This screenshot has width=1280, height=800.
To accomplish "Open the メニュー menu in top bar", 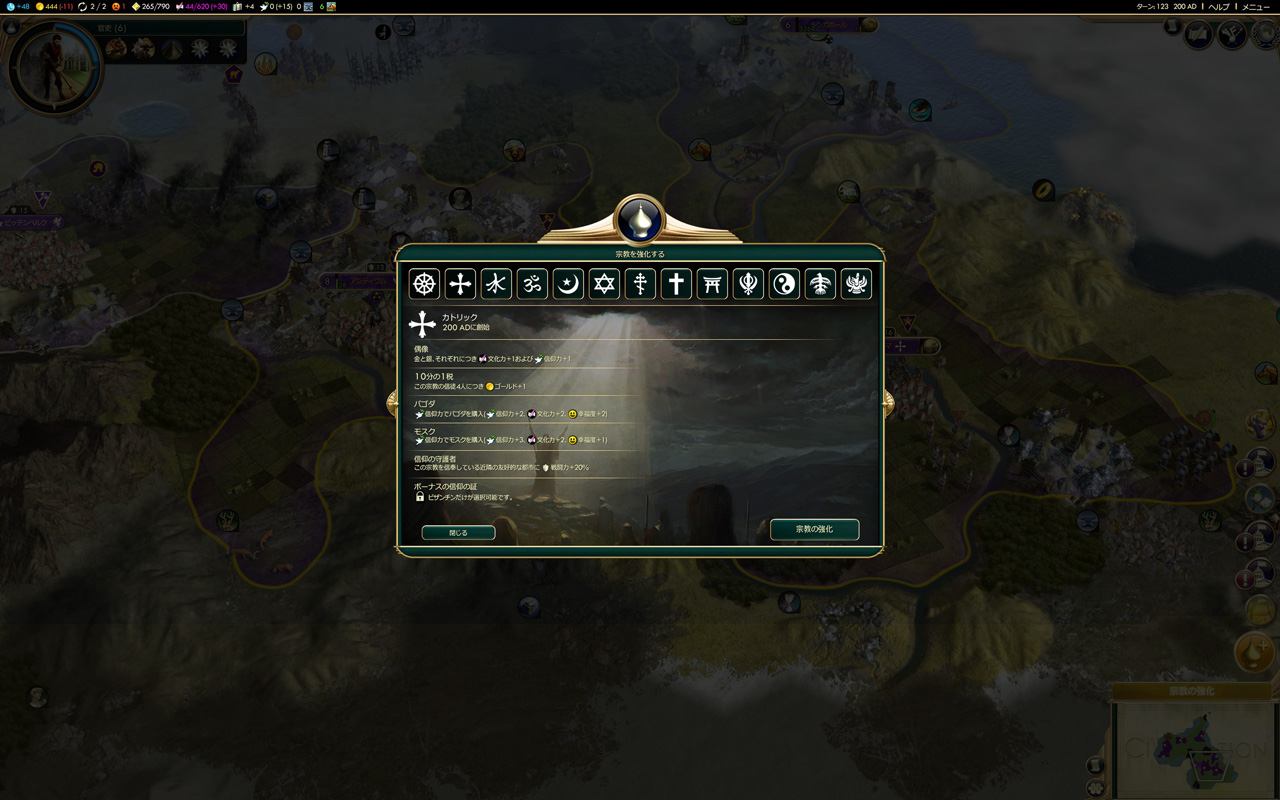I will [x=1256, y=6].
